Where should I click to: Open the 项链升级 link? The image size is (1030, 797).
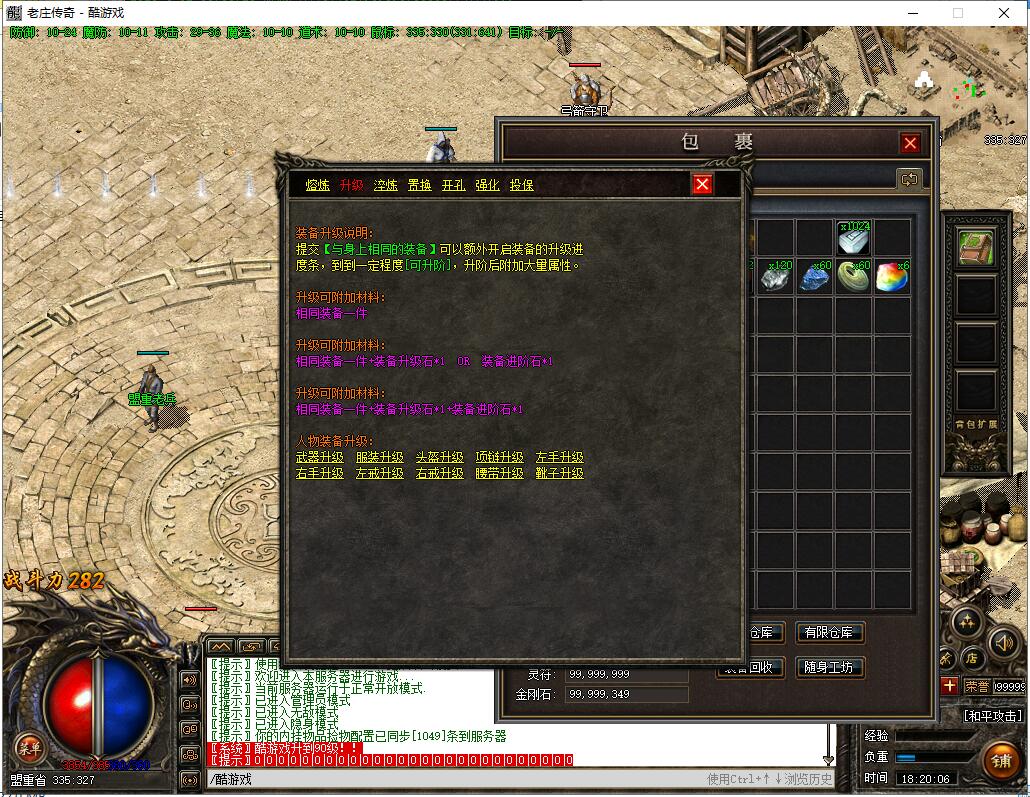500,458
